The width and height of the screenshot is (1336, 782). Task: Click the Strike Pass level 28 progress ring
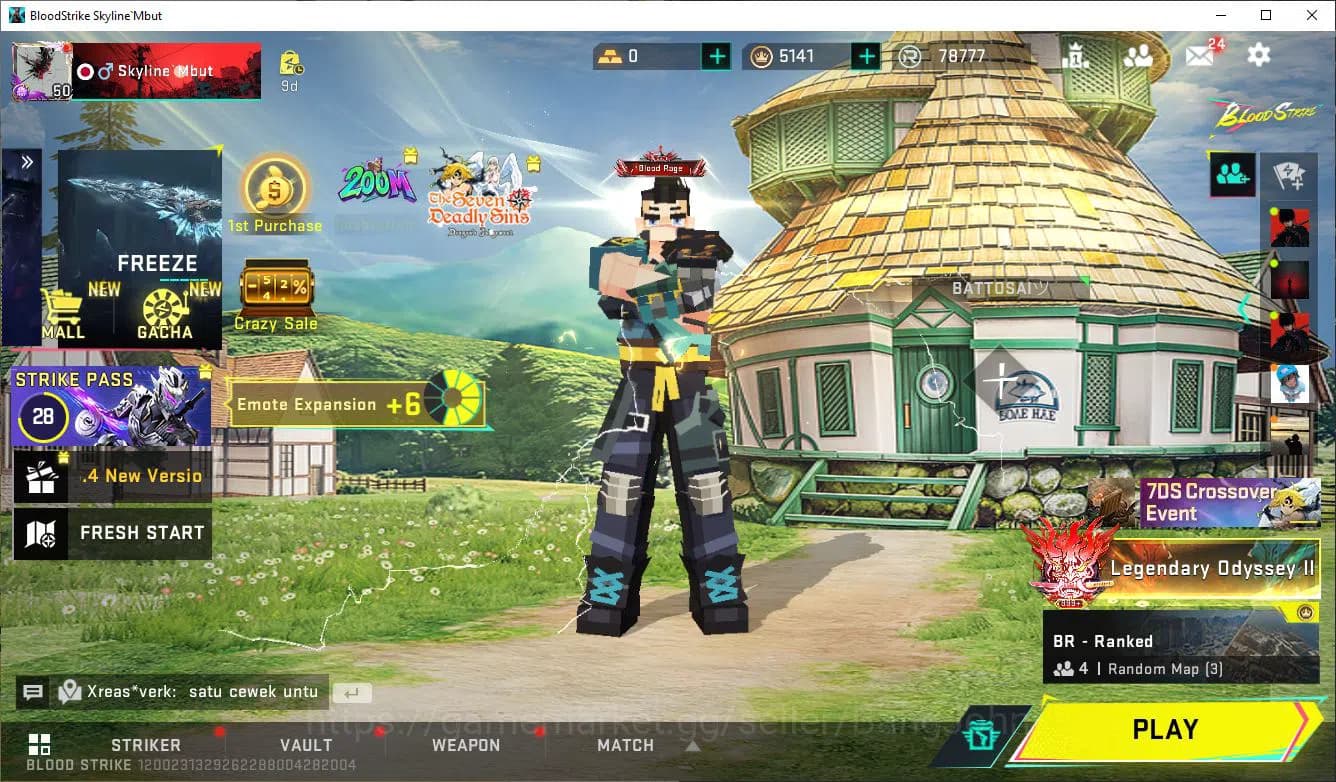click(42, 416)
